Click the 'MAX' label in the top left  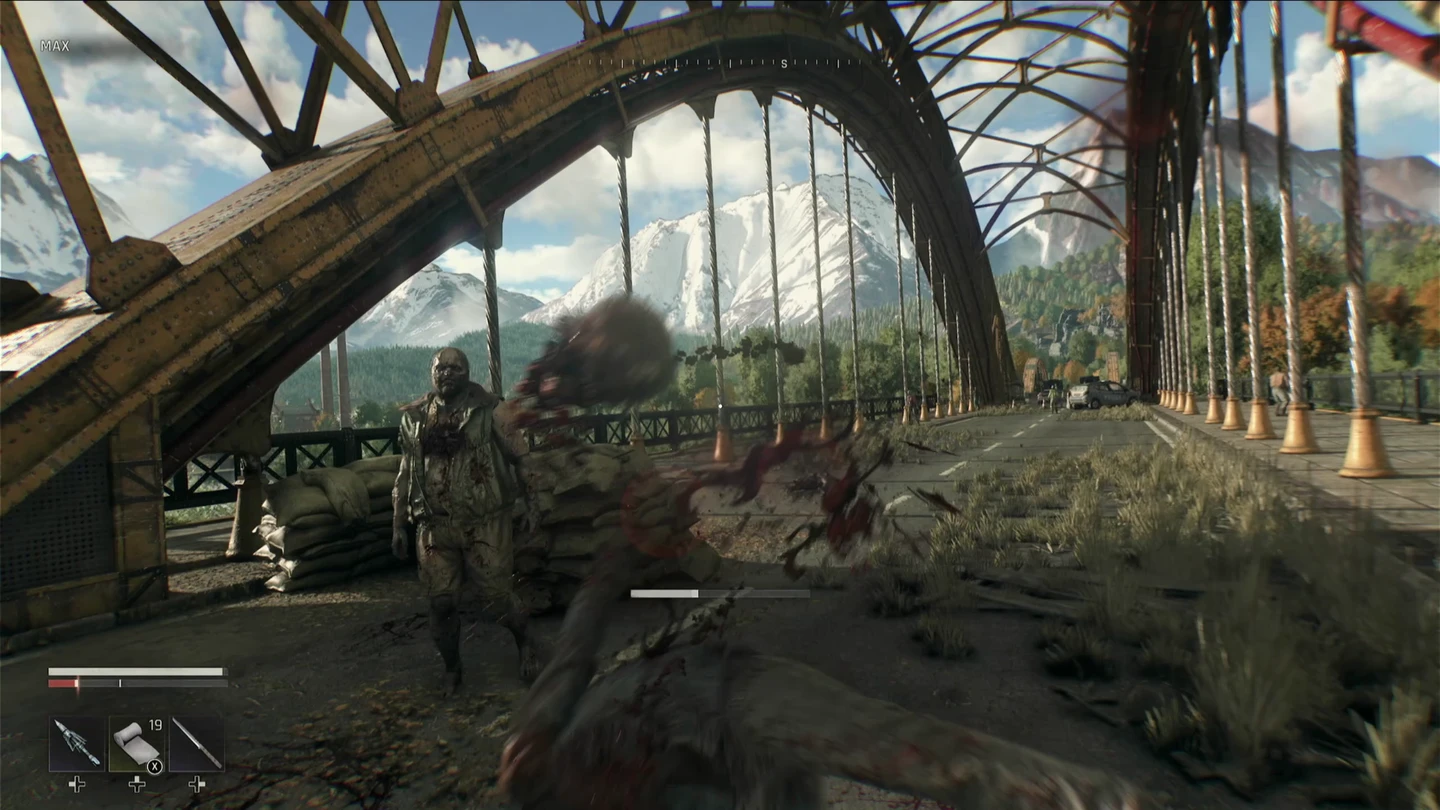click(x=56, y=46)
